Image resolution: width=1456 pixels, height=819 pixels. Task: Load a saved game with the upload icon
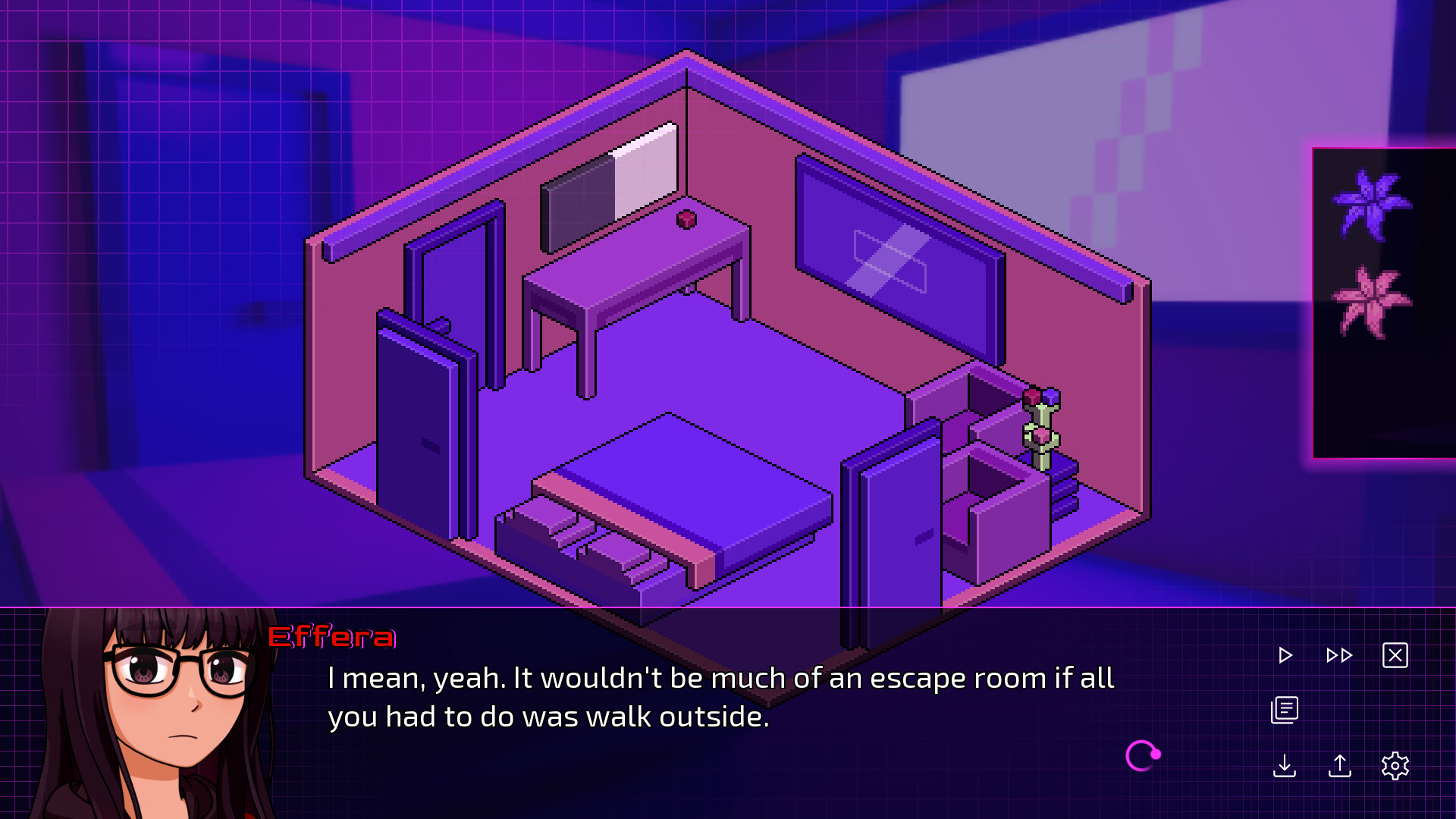1340,767
